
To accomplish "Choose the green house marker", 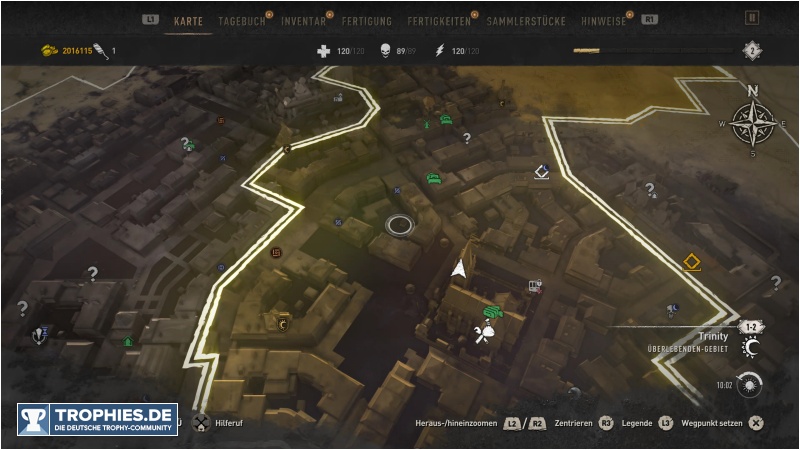I will pos(128,341).
